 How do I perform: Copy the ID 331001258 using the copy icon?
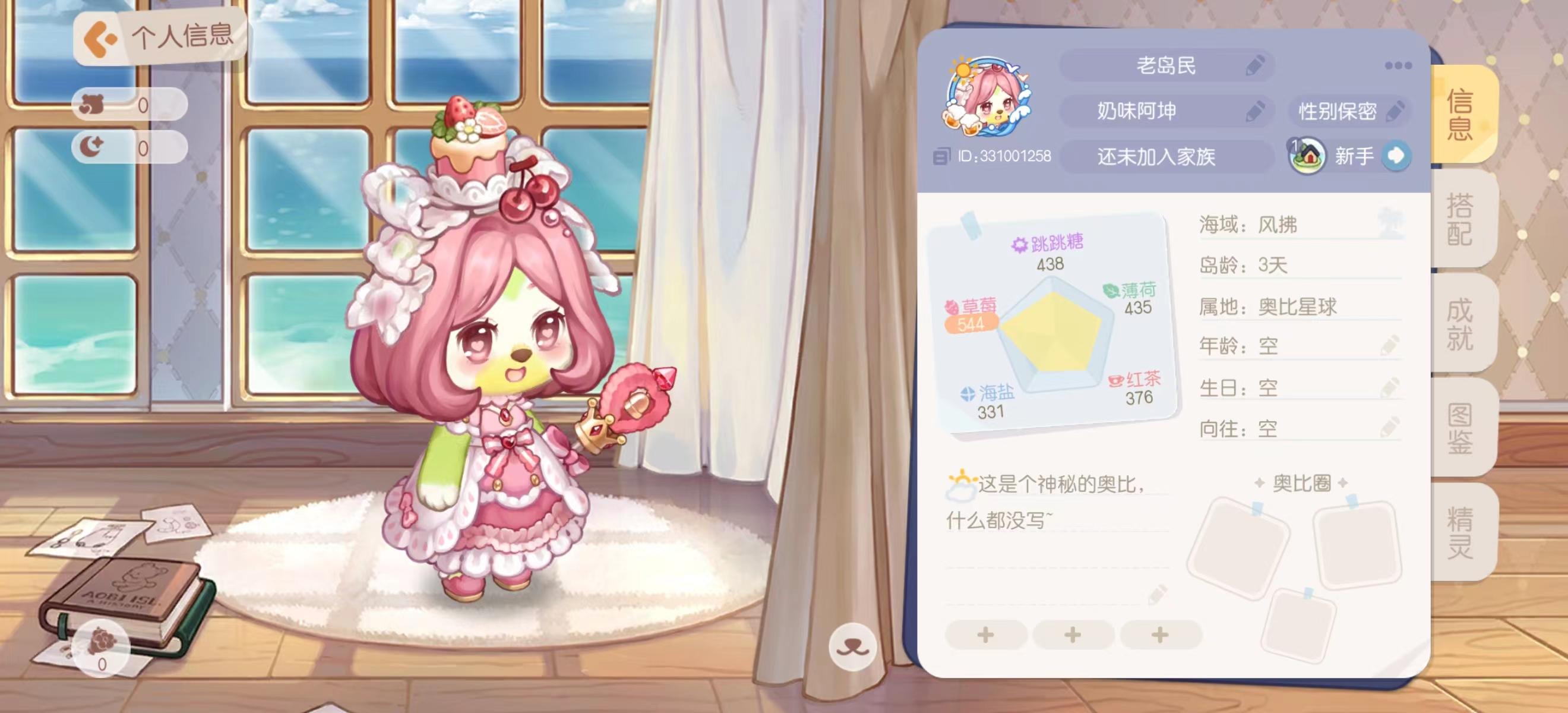click(x=942, y=156)
